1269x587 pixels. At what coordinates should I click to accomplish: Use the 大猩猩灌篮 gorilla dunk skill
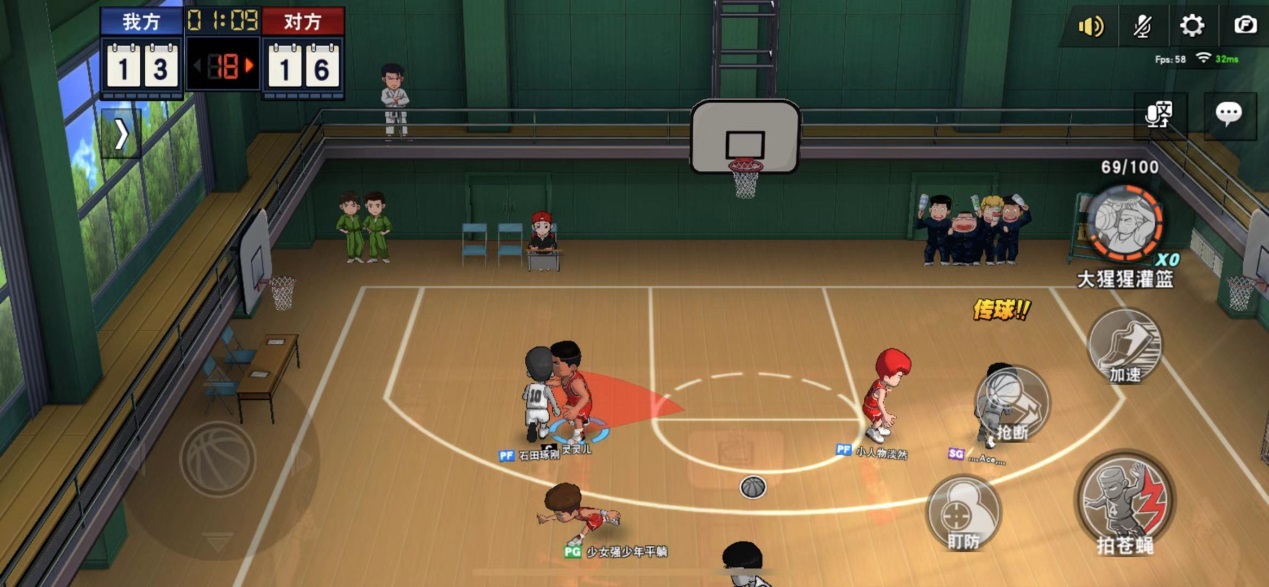coord(1125,224)
